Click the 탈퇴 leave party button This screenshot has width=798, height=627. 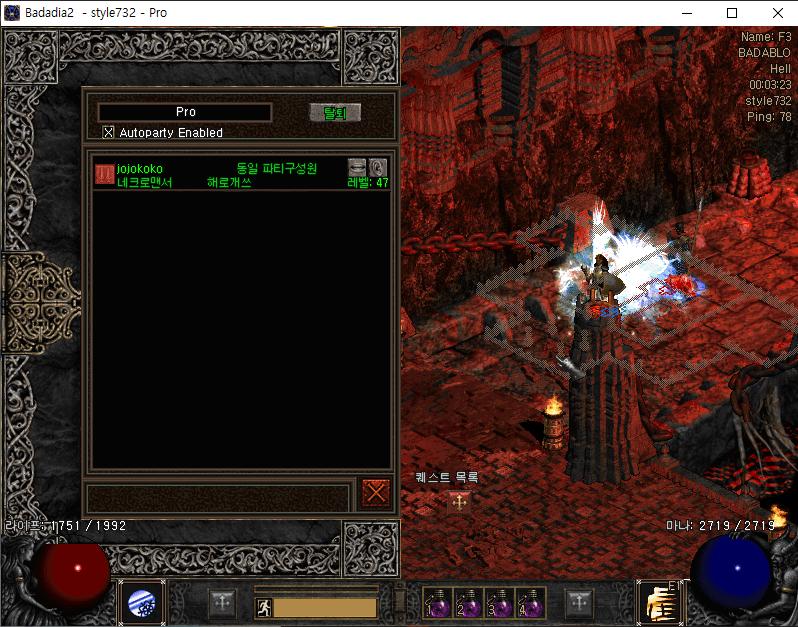334,113
